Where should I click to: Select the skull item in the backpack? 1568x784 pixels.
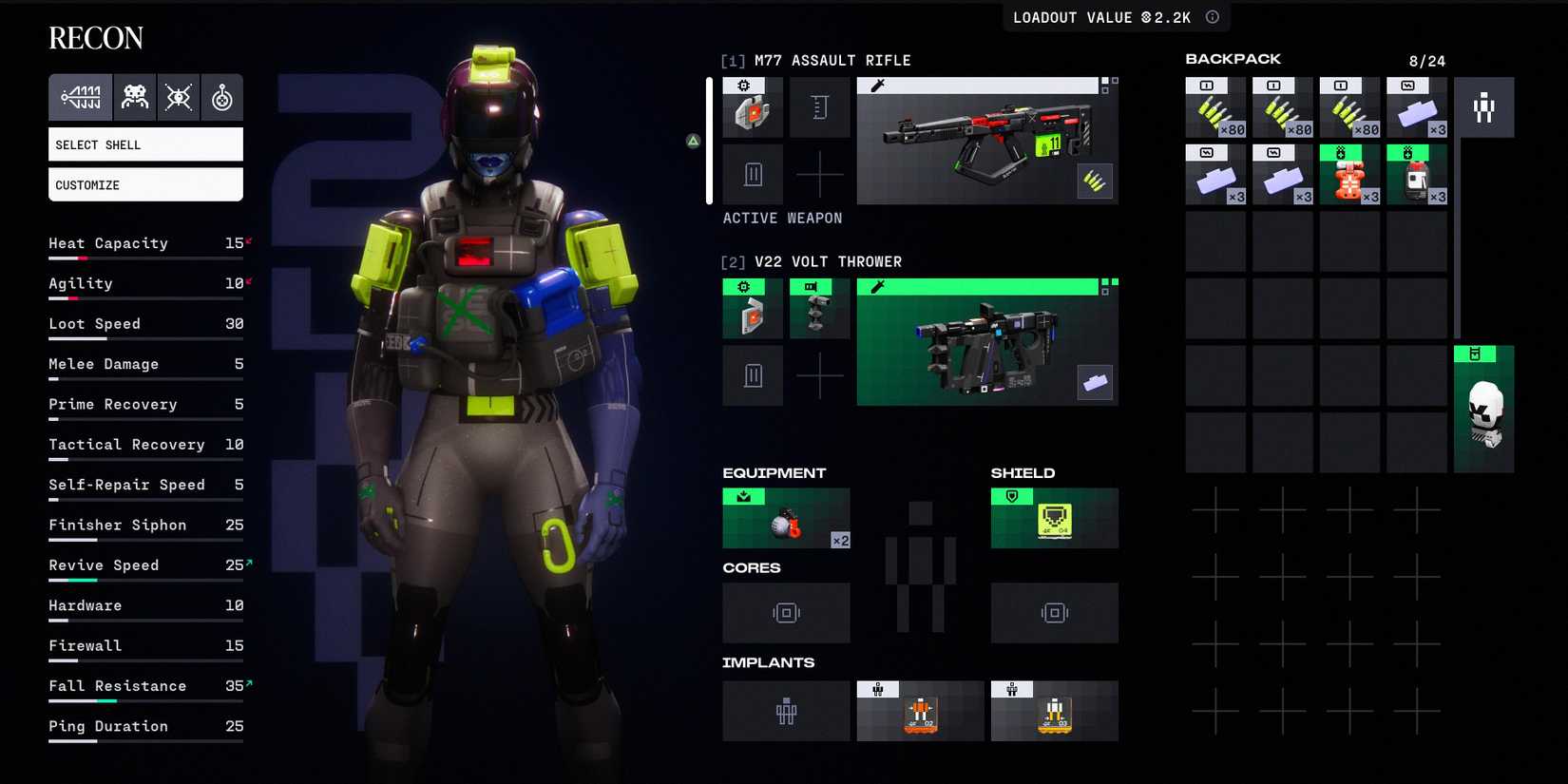click(1484, 410)
